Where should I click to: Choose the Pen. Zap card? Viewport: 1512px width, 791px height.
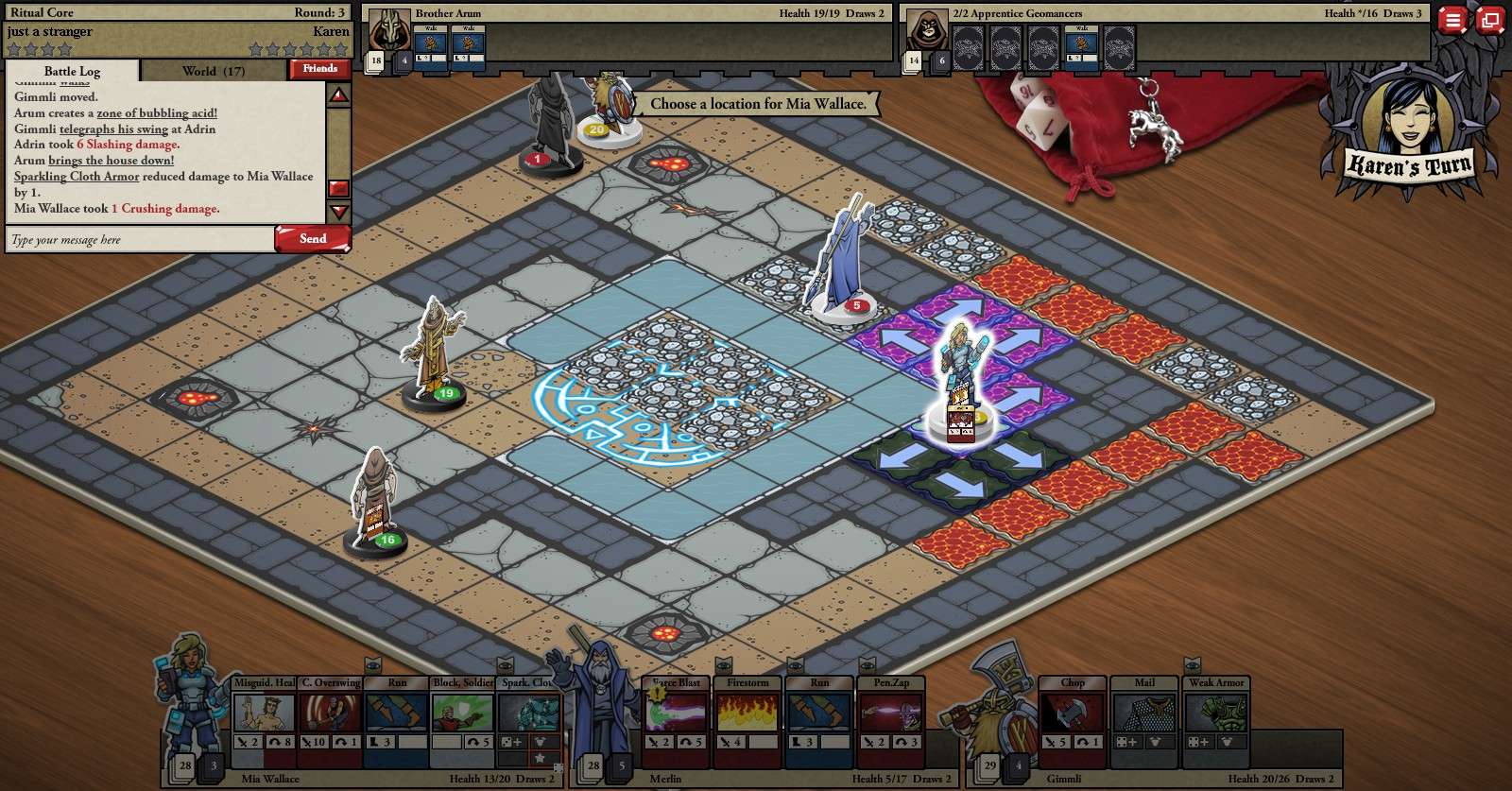(x=891, y=715)
